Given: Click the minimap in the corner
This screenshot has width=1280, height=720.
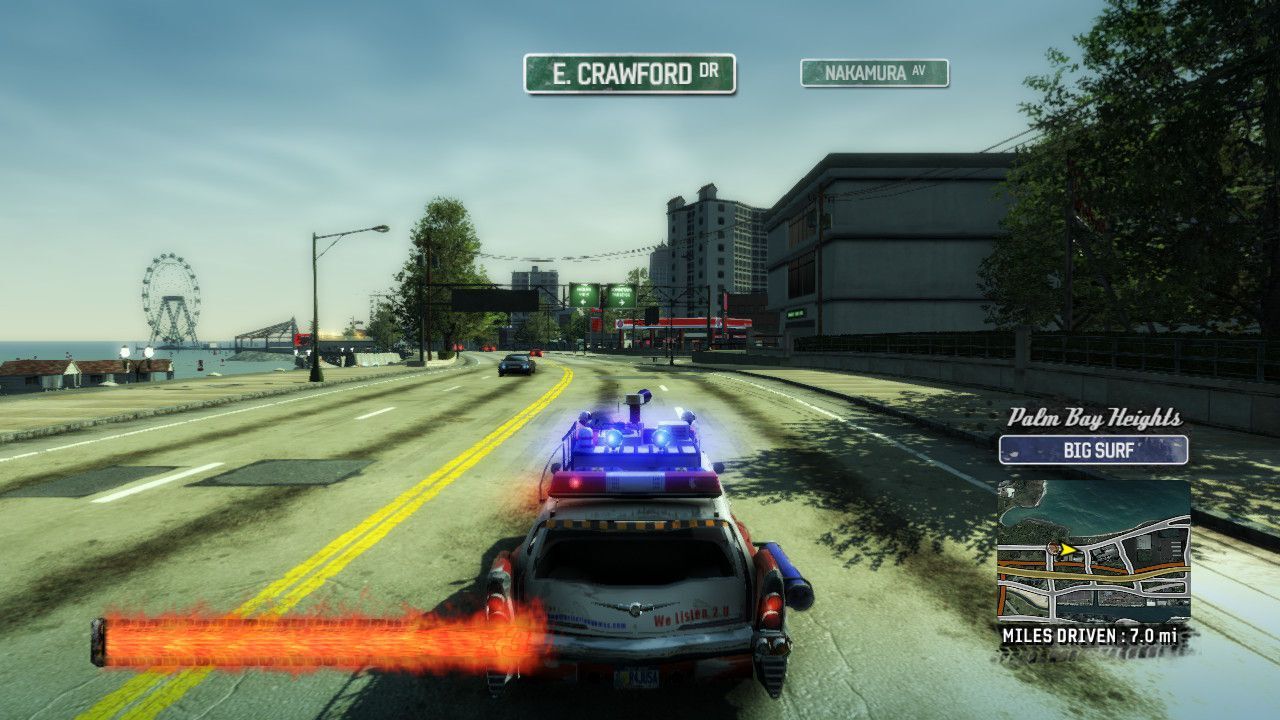Looking at the screenshot, I should 1093,551.
